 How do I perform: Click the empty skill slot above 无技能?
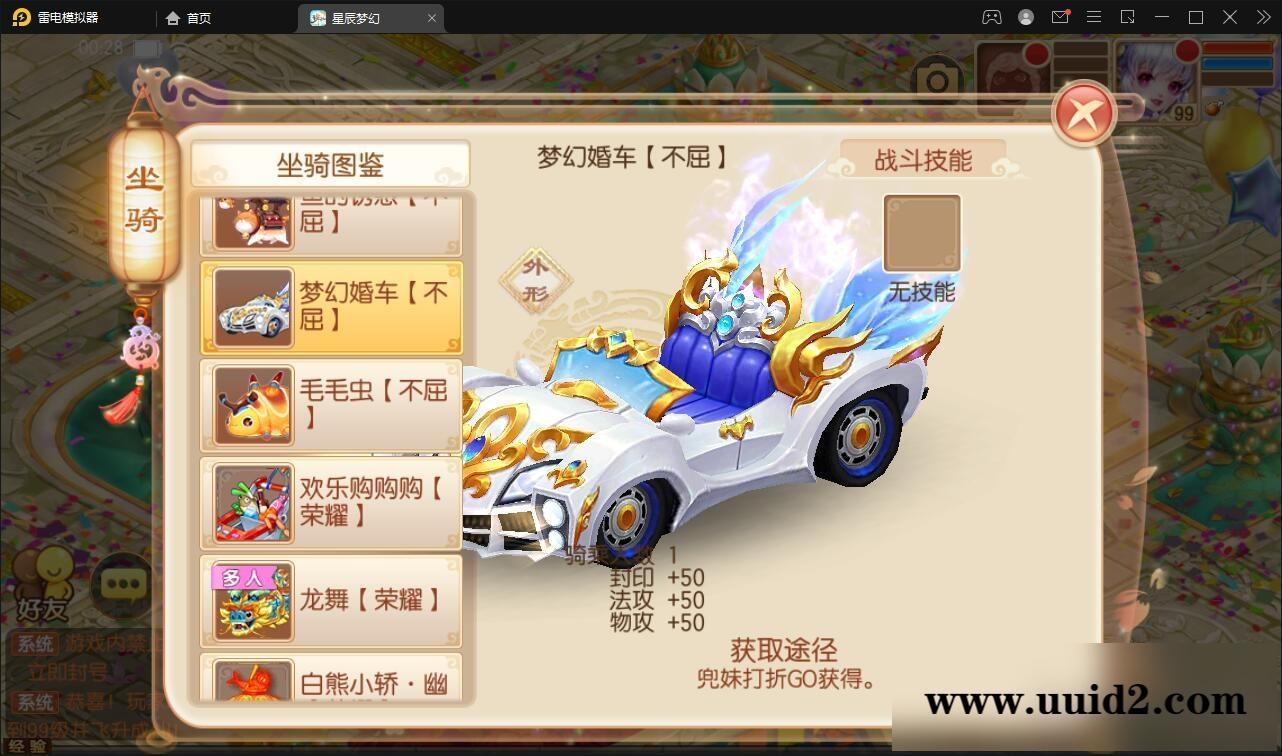point(920,233)
